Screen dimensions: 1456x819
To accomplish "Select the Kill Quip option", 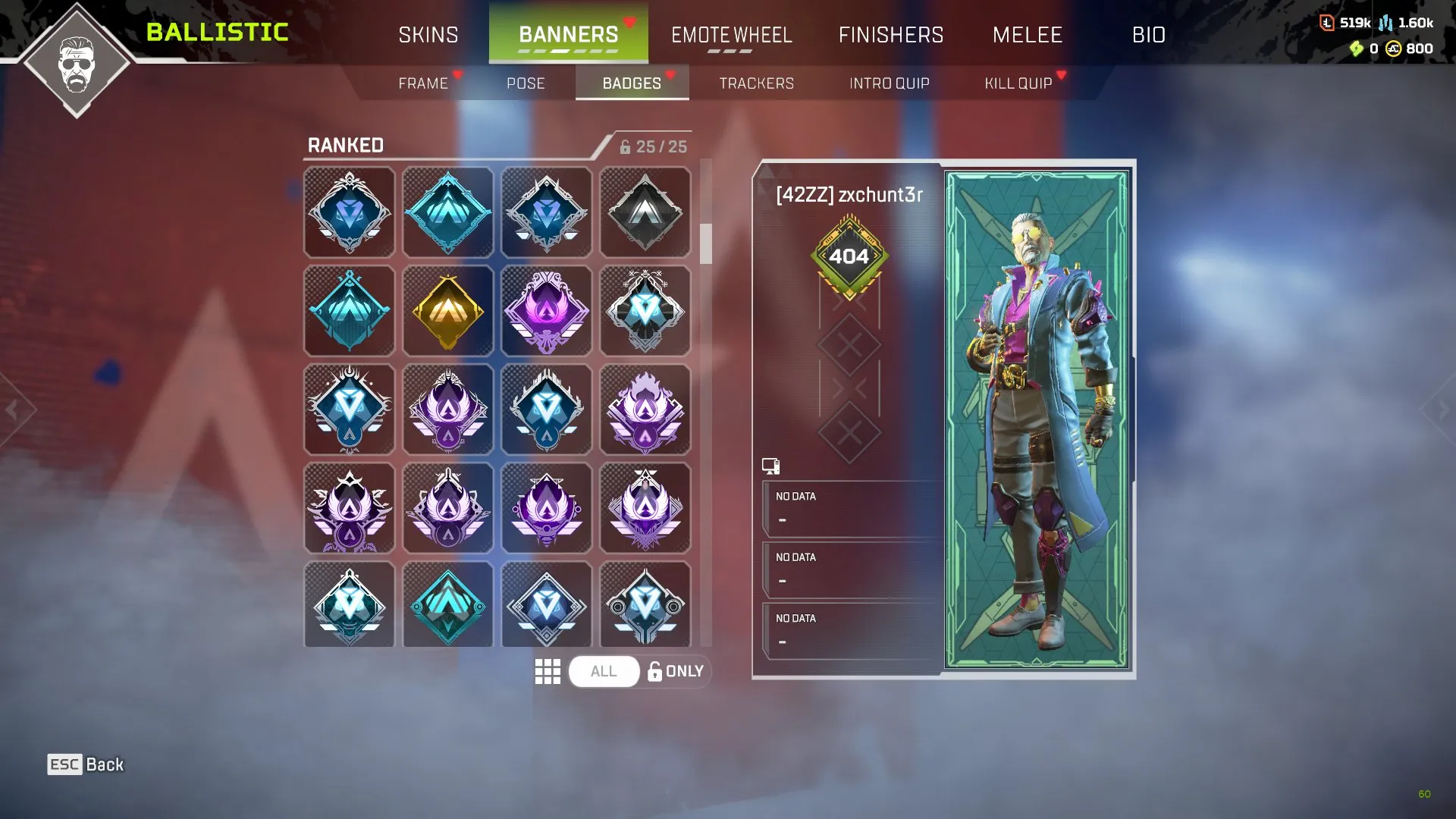I will coord(1018,83).
